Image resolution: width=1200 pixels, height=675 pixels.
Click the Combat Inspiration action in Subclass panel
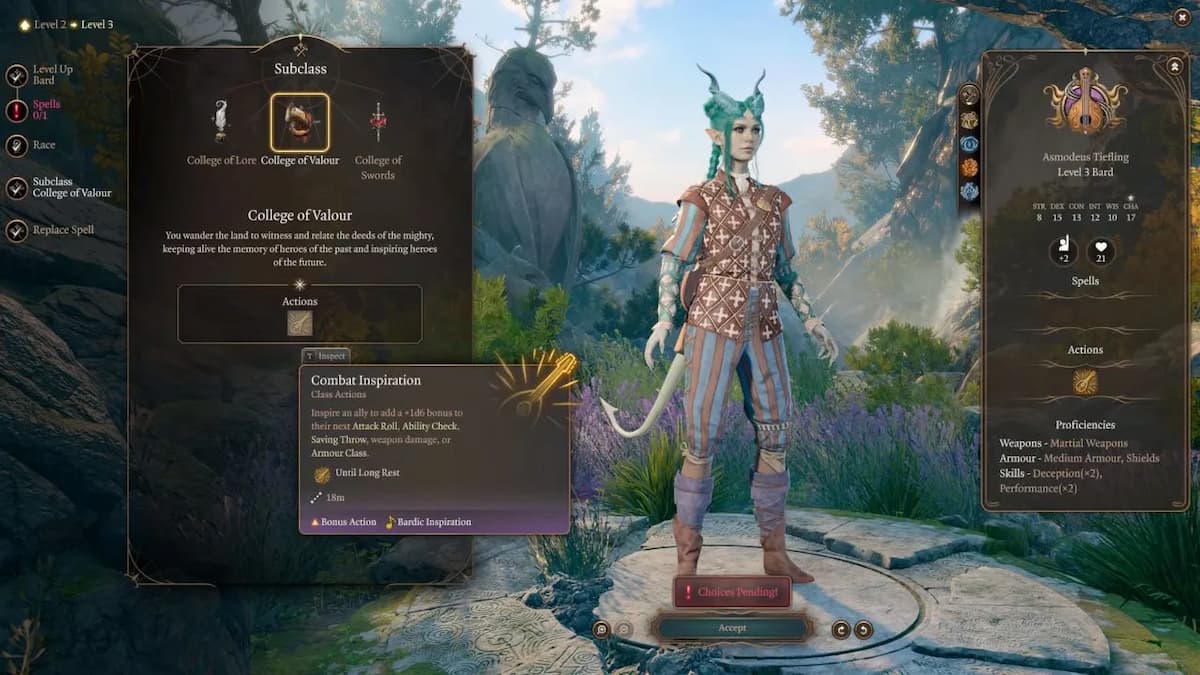pos(300,323)
